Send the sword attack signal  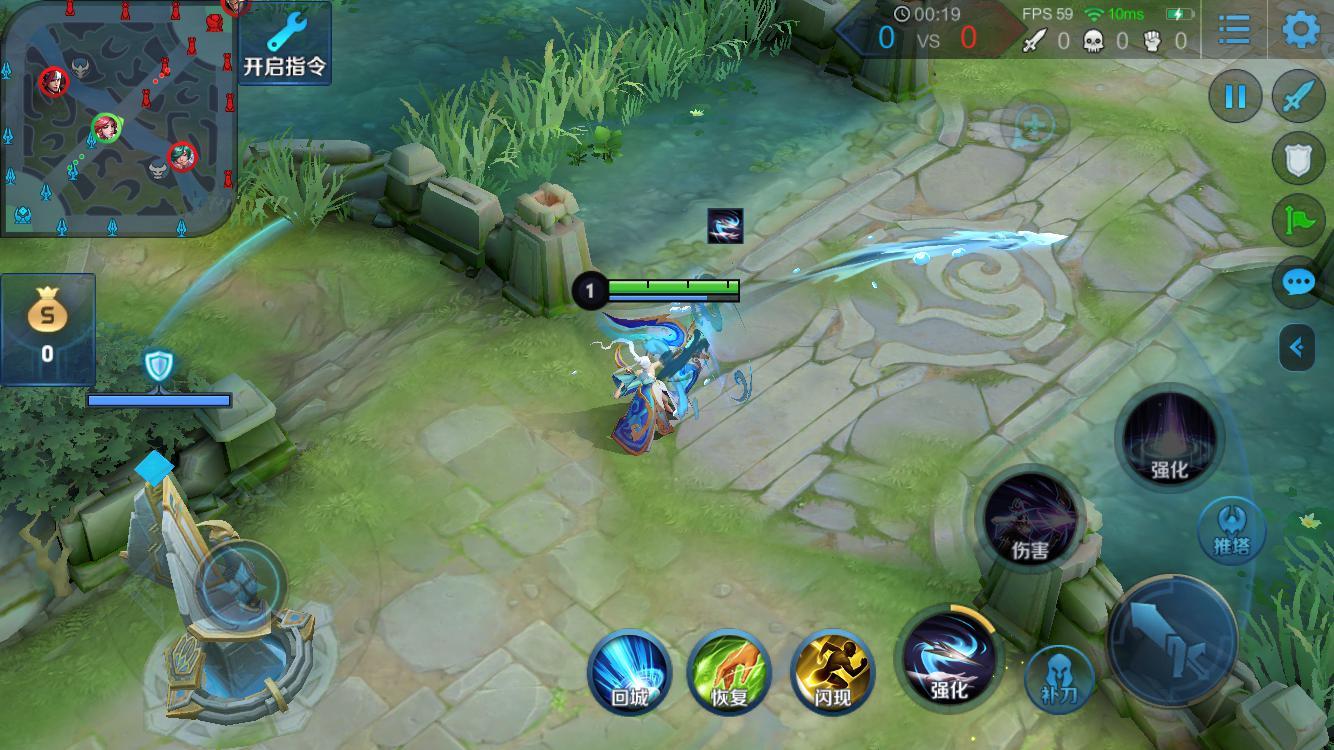(x=1298, y=97)
